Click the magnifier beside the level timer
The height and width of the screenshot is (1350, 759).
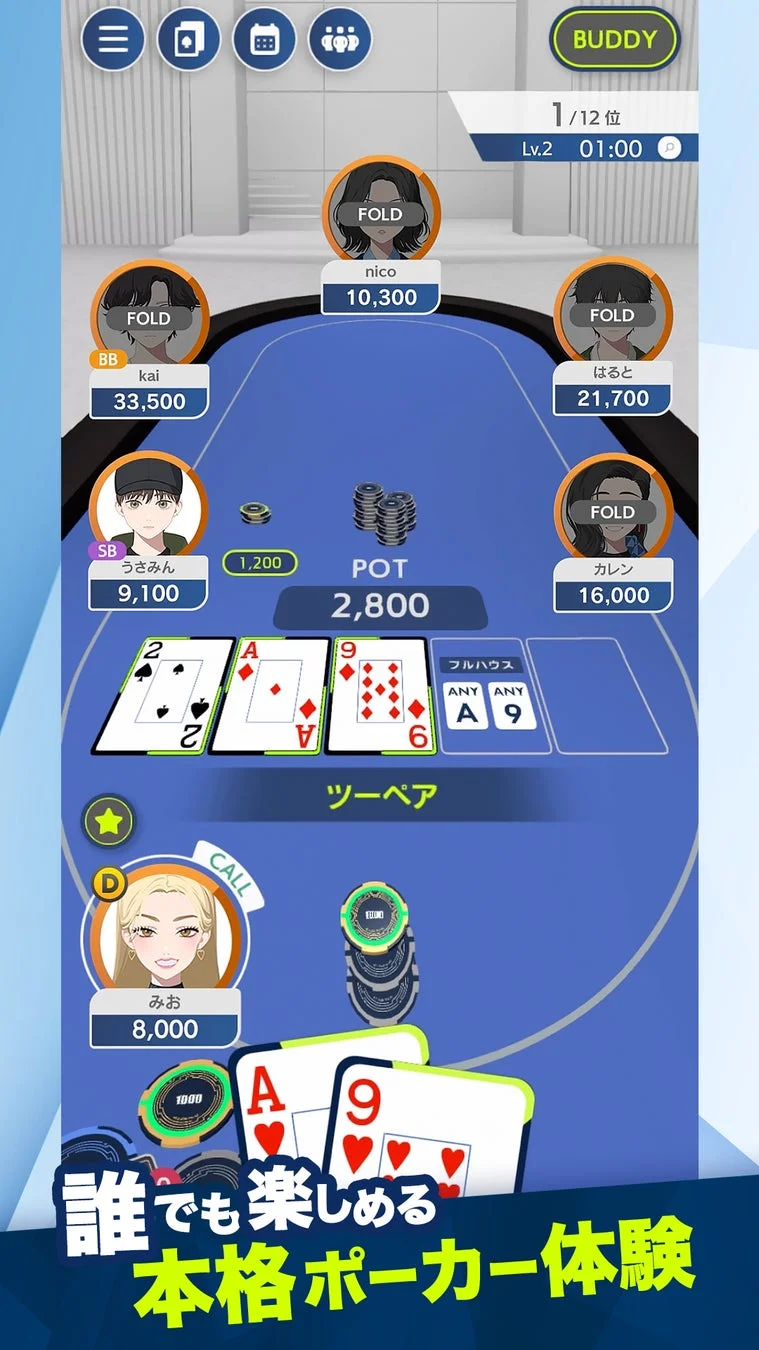pyautogui.click(x=669, y=148)
